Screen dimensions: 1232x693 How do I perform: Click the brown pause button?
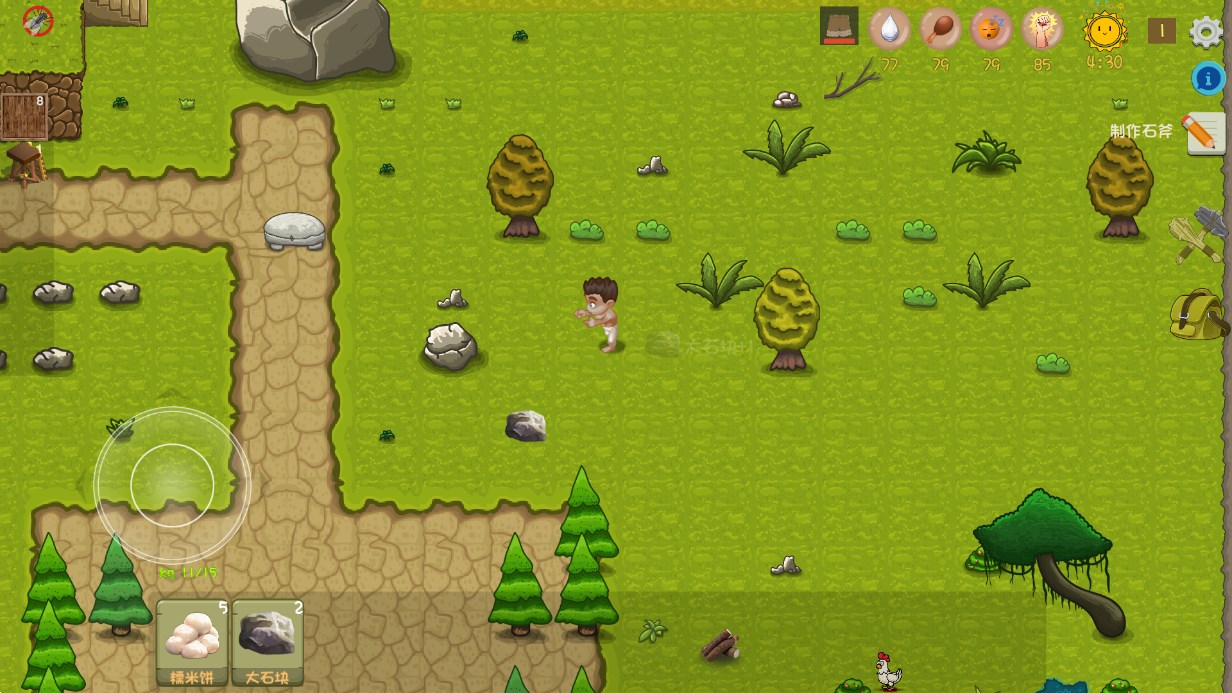(1161, 31)
